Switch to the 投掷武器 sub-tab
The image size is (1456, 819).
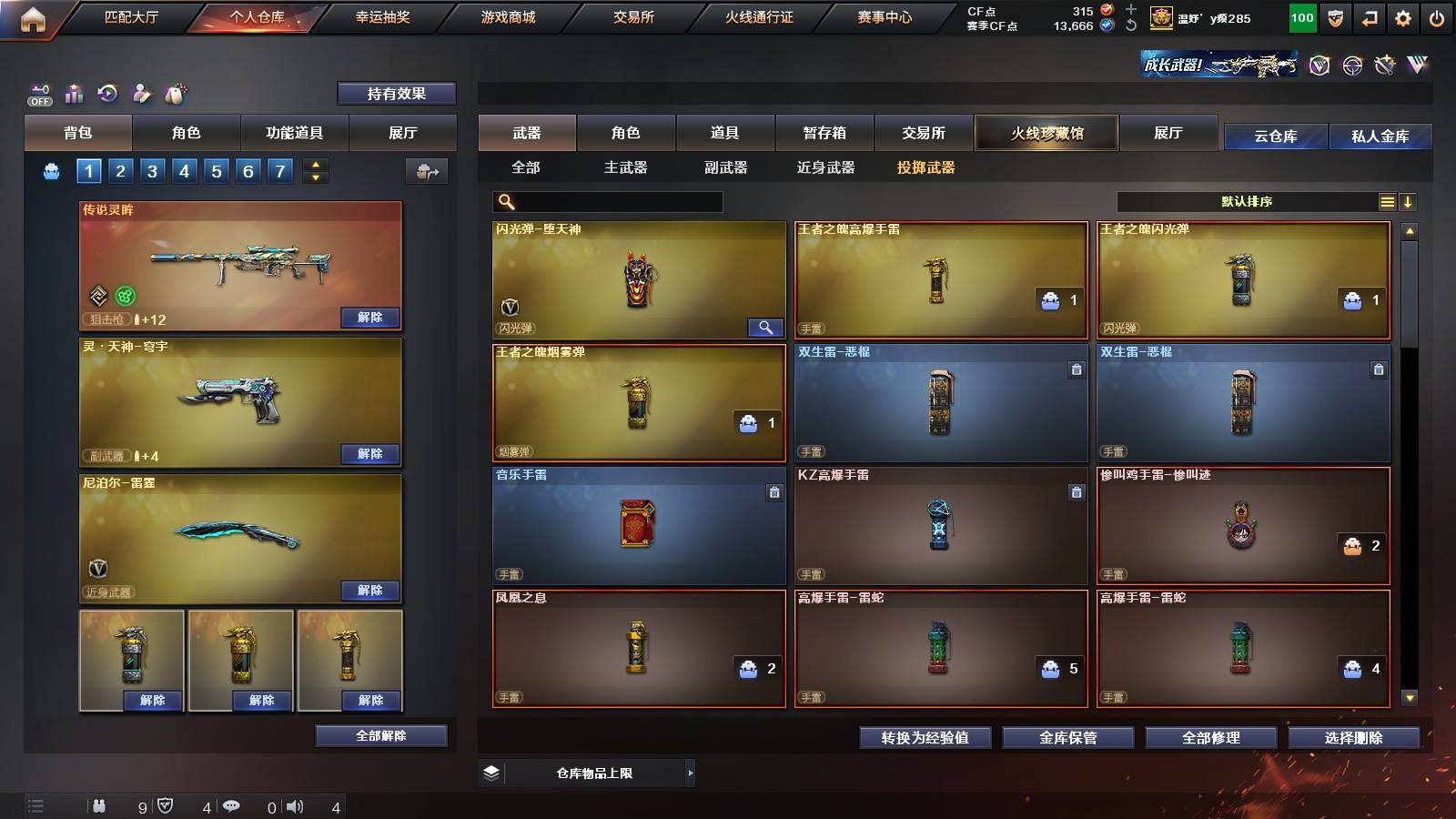click(925, 168)
